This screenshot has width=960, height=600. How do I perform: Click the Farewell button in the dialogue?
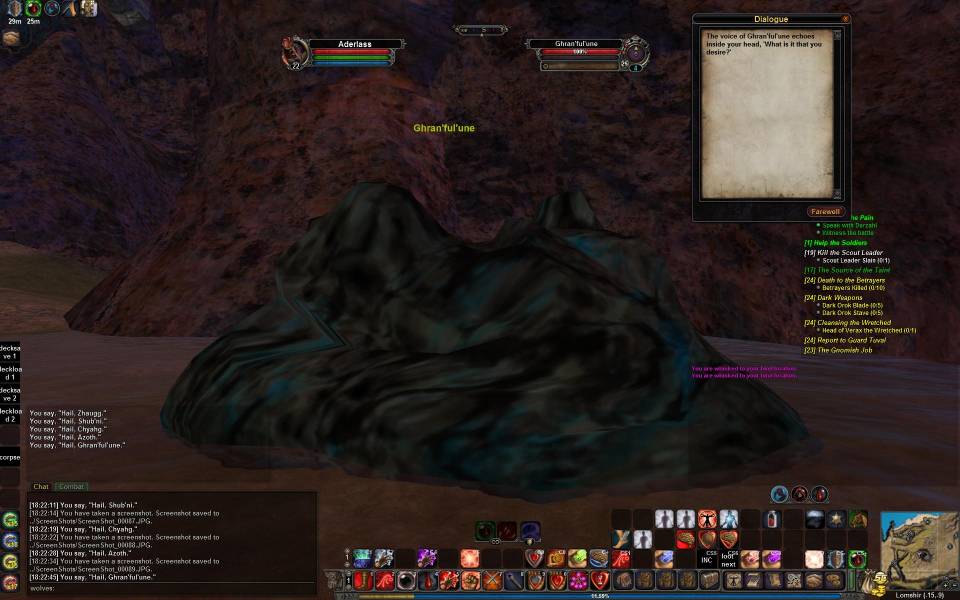pos(826,212)
